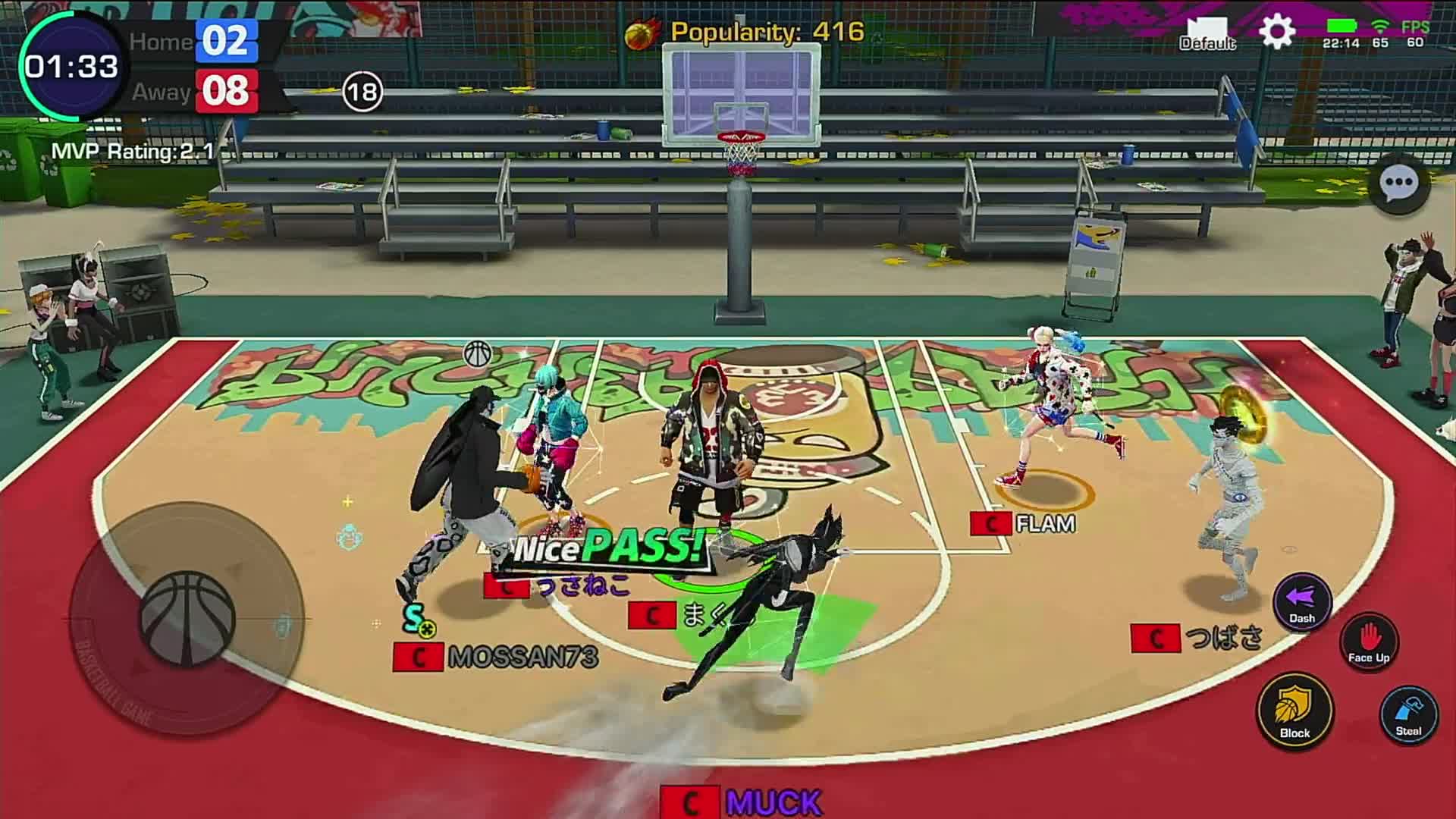Viewport: 1456px width, 819px height.
Task: Attempt a Steal
Action: [x=1408, y=714]
